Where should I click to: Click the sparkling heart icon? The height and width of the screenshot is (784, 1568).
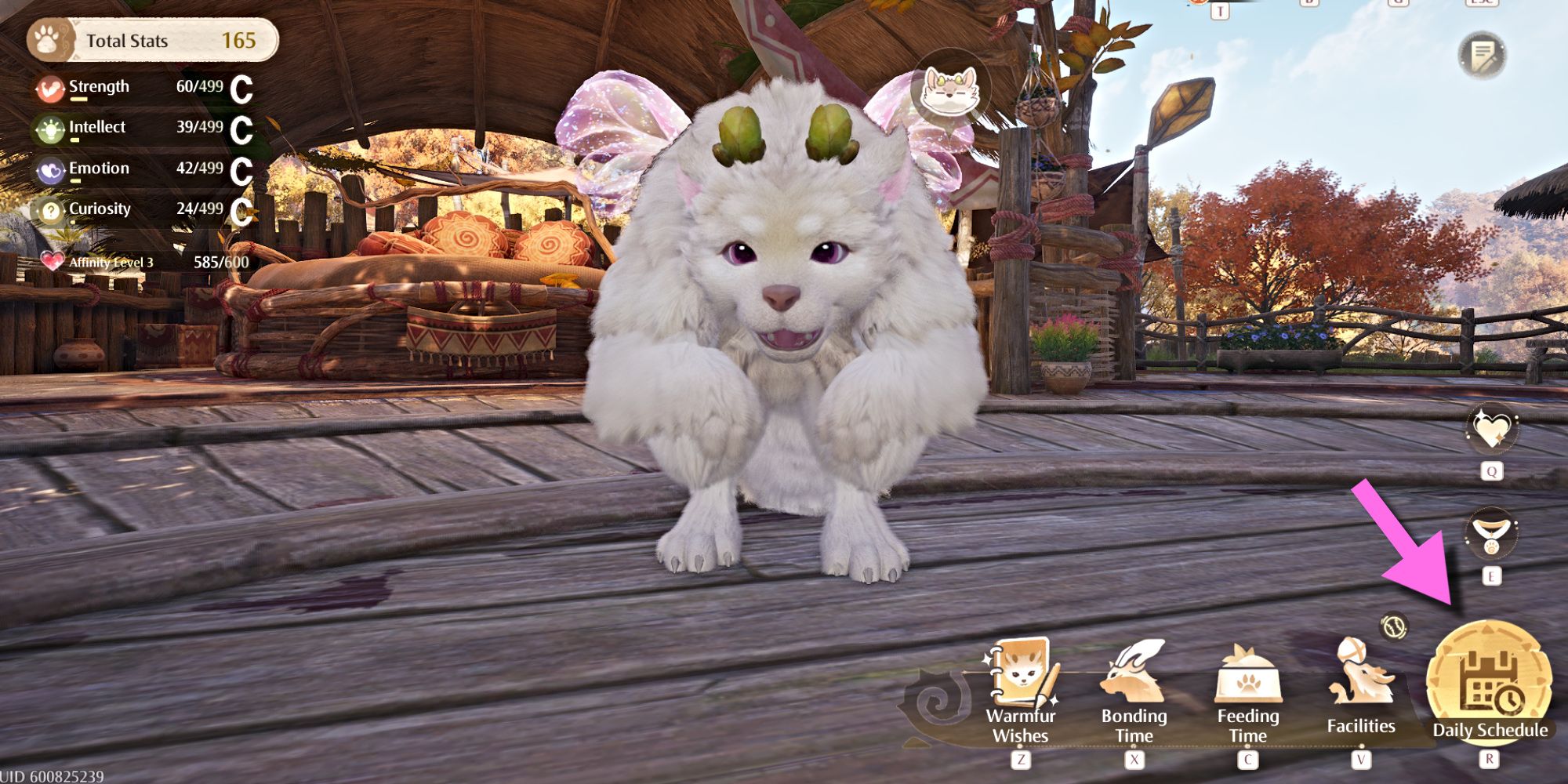[1491, 429]
